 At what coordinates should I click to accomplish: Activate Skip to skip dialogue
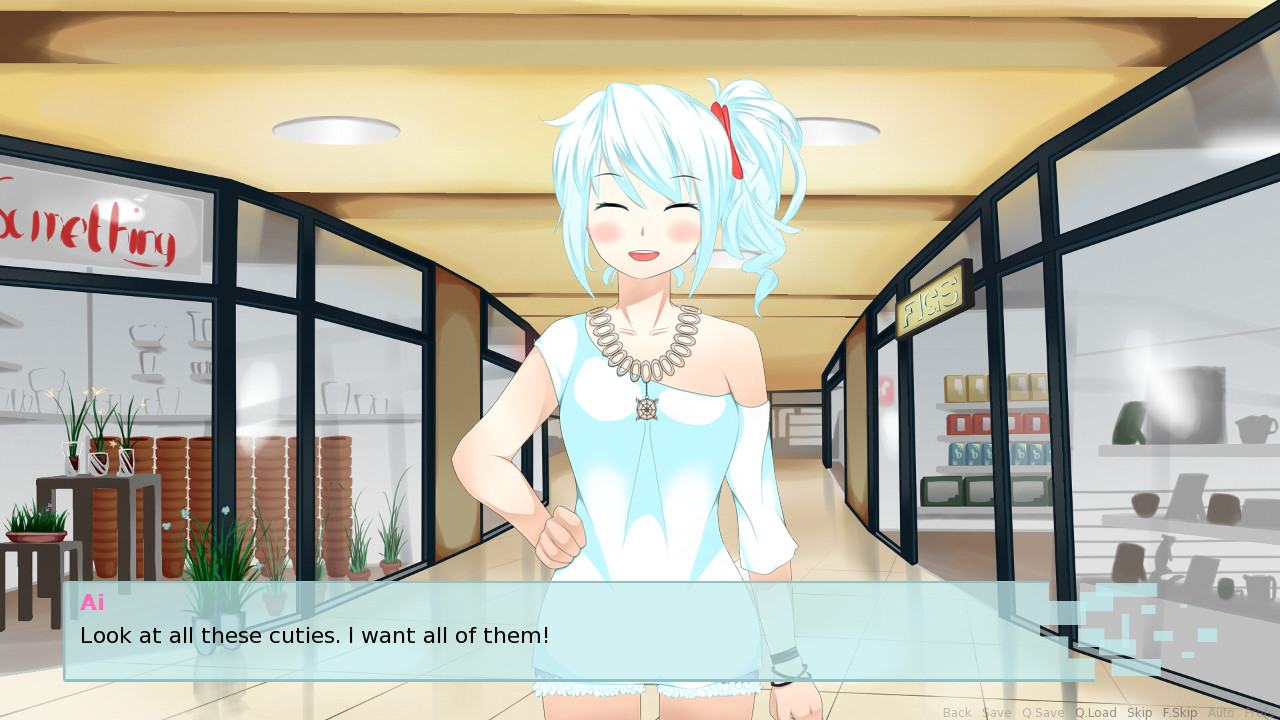tap(1139, 712)
